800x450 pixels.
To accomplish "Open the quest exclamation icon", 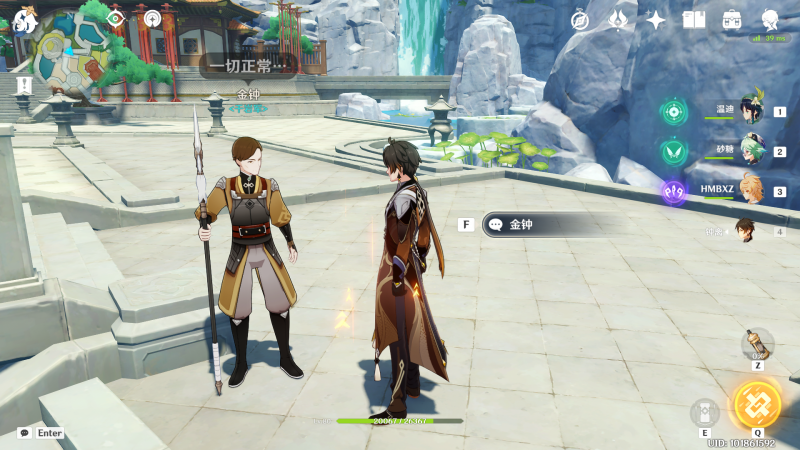I will 24,86.
